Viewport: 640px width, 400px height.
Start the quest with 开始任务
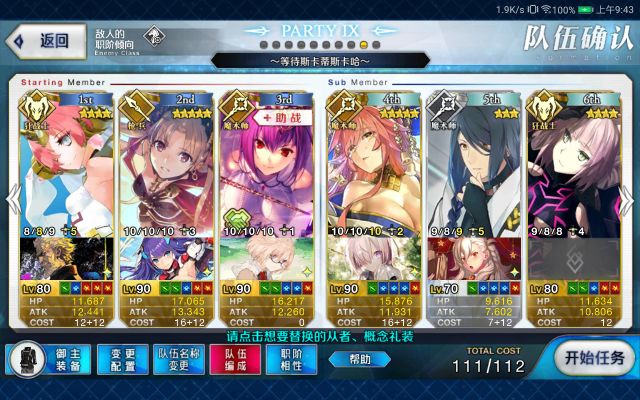[594, 358]
